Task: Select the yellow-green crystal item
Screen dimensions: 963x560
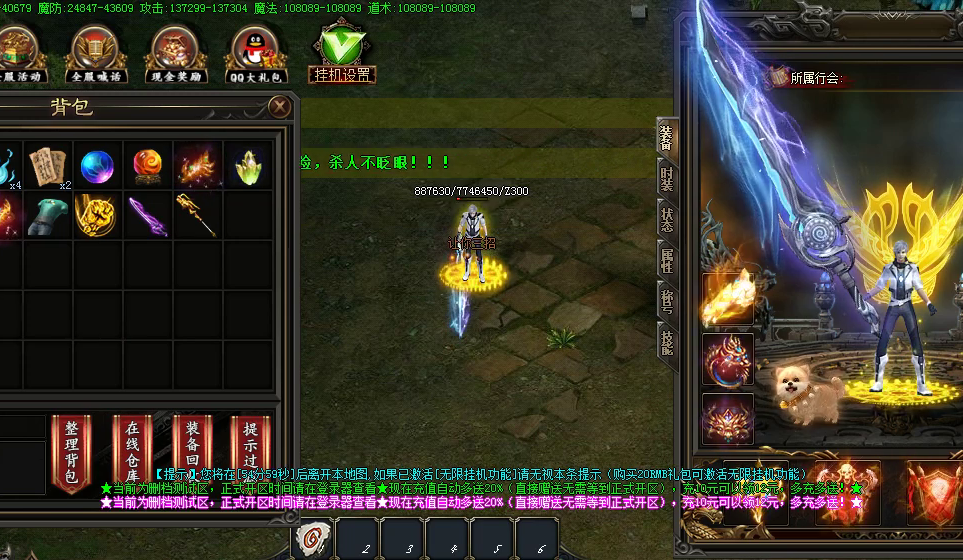Action: [248, 165]
